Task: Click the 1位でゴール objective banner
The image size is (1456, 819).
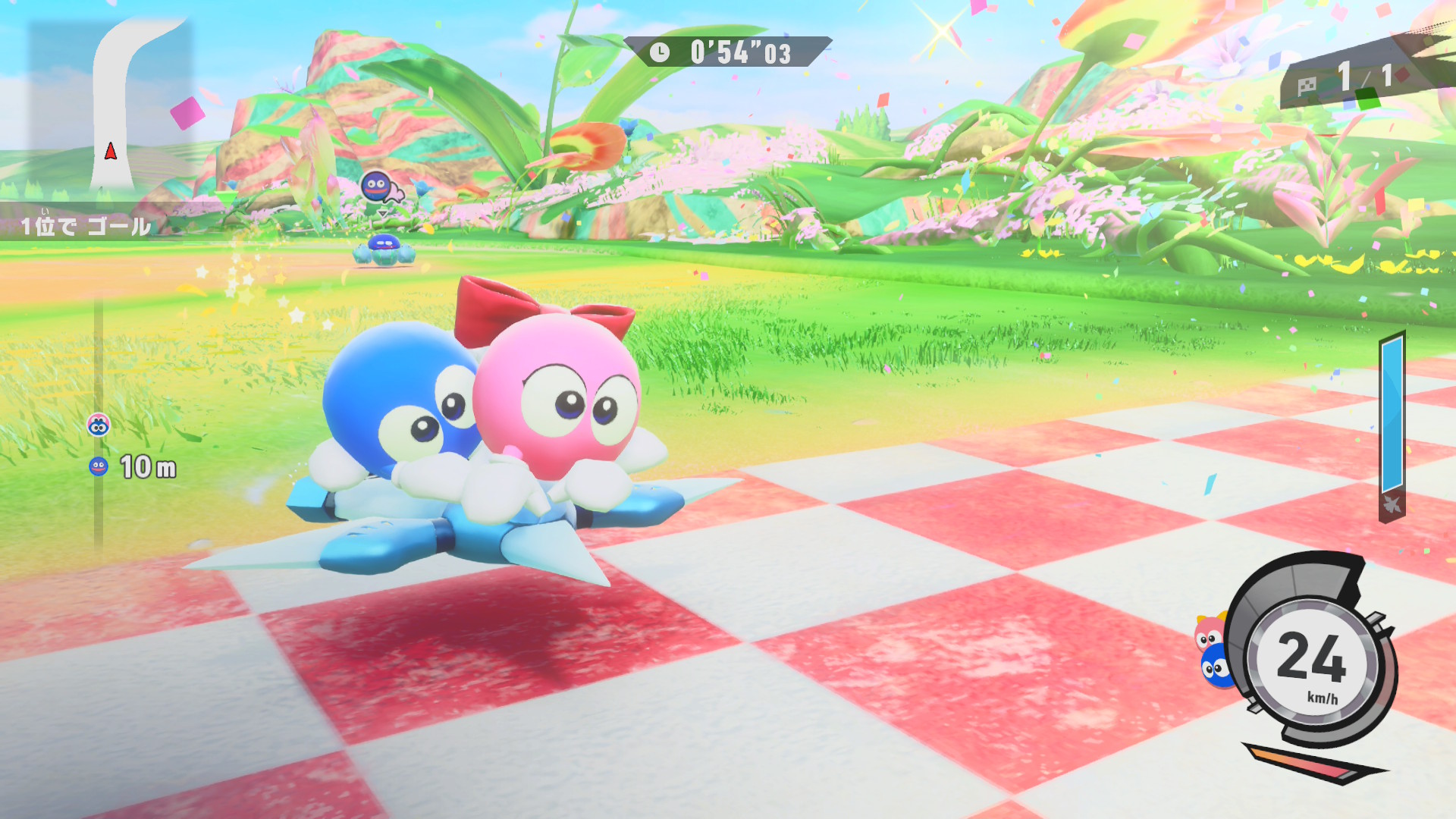Action: [x=85, y=226]
